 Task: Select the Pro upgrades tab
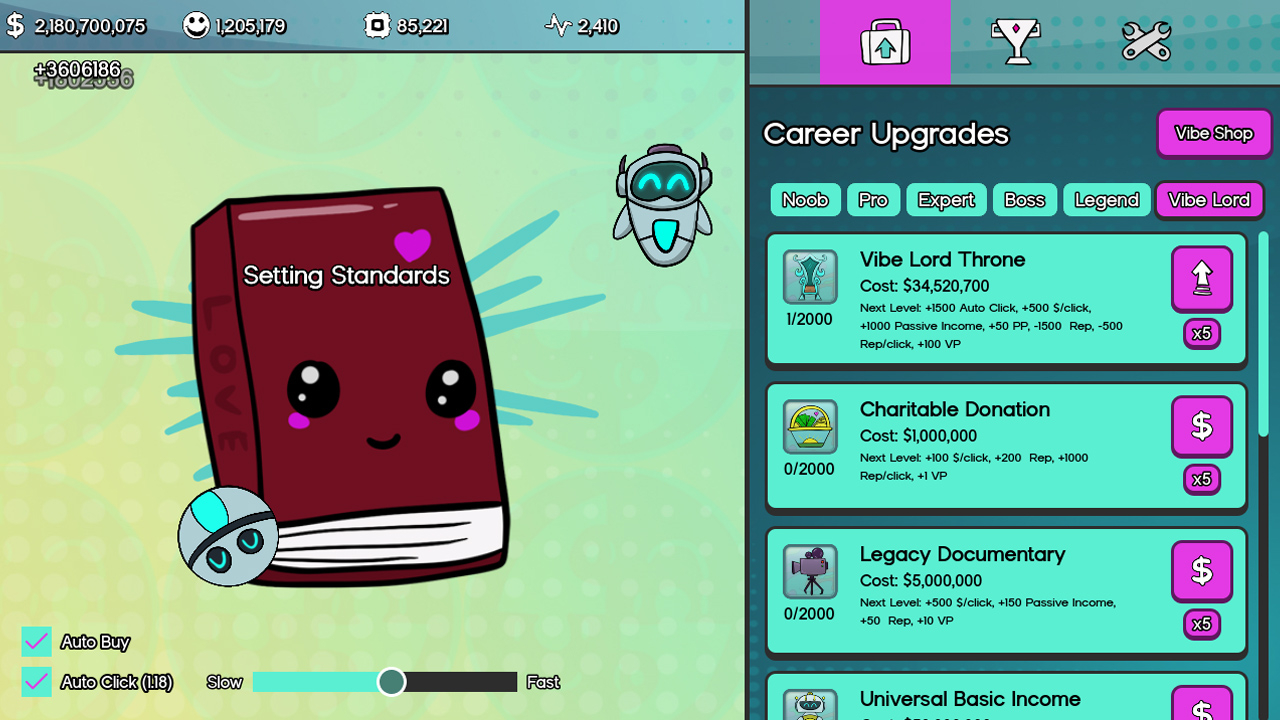tap(873, 200)
